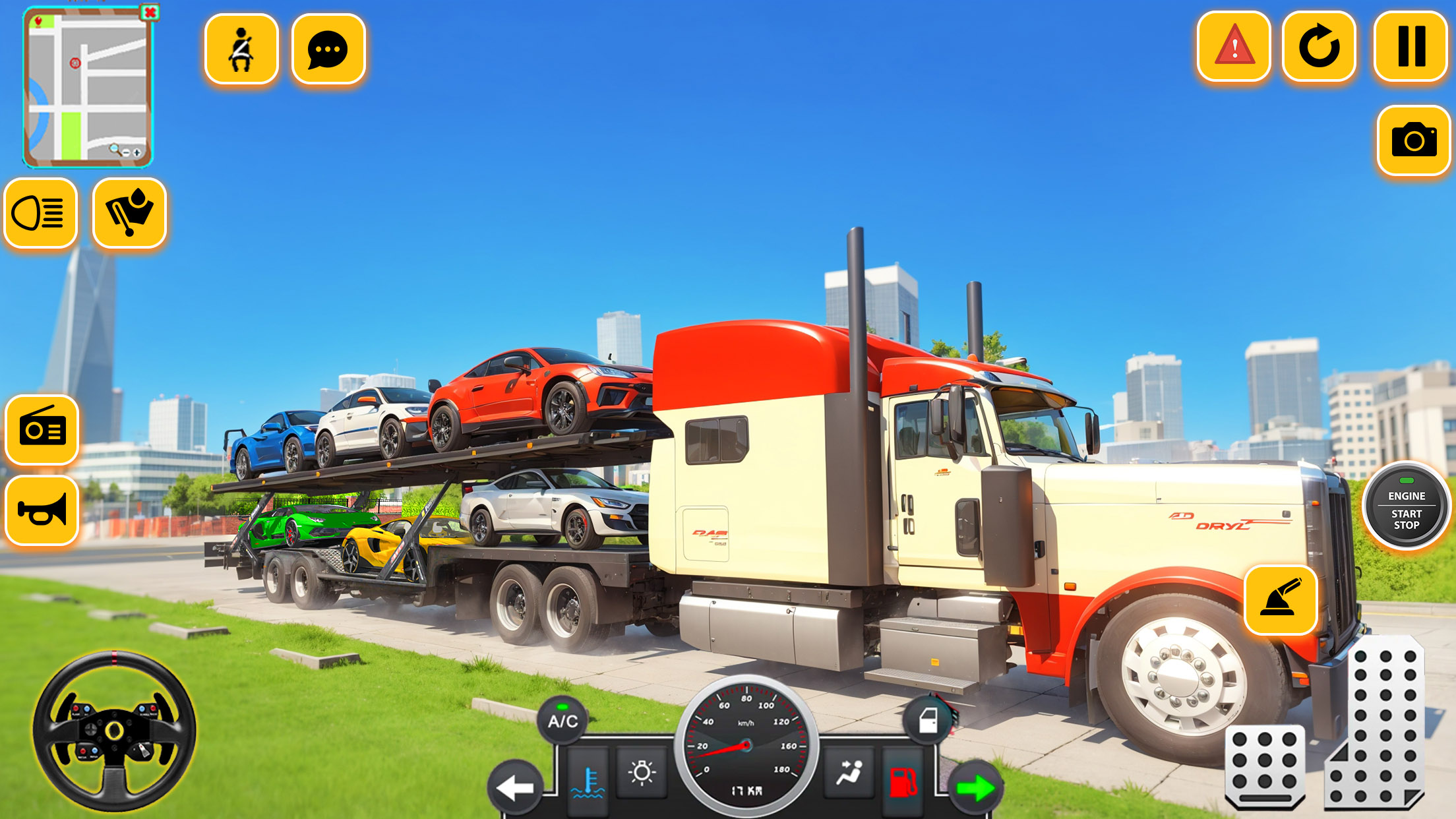Screen dimensions: 1456x819
Task: Turn on the hazard warning triangle
Action: (x=1234, y=47)
